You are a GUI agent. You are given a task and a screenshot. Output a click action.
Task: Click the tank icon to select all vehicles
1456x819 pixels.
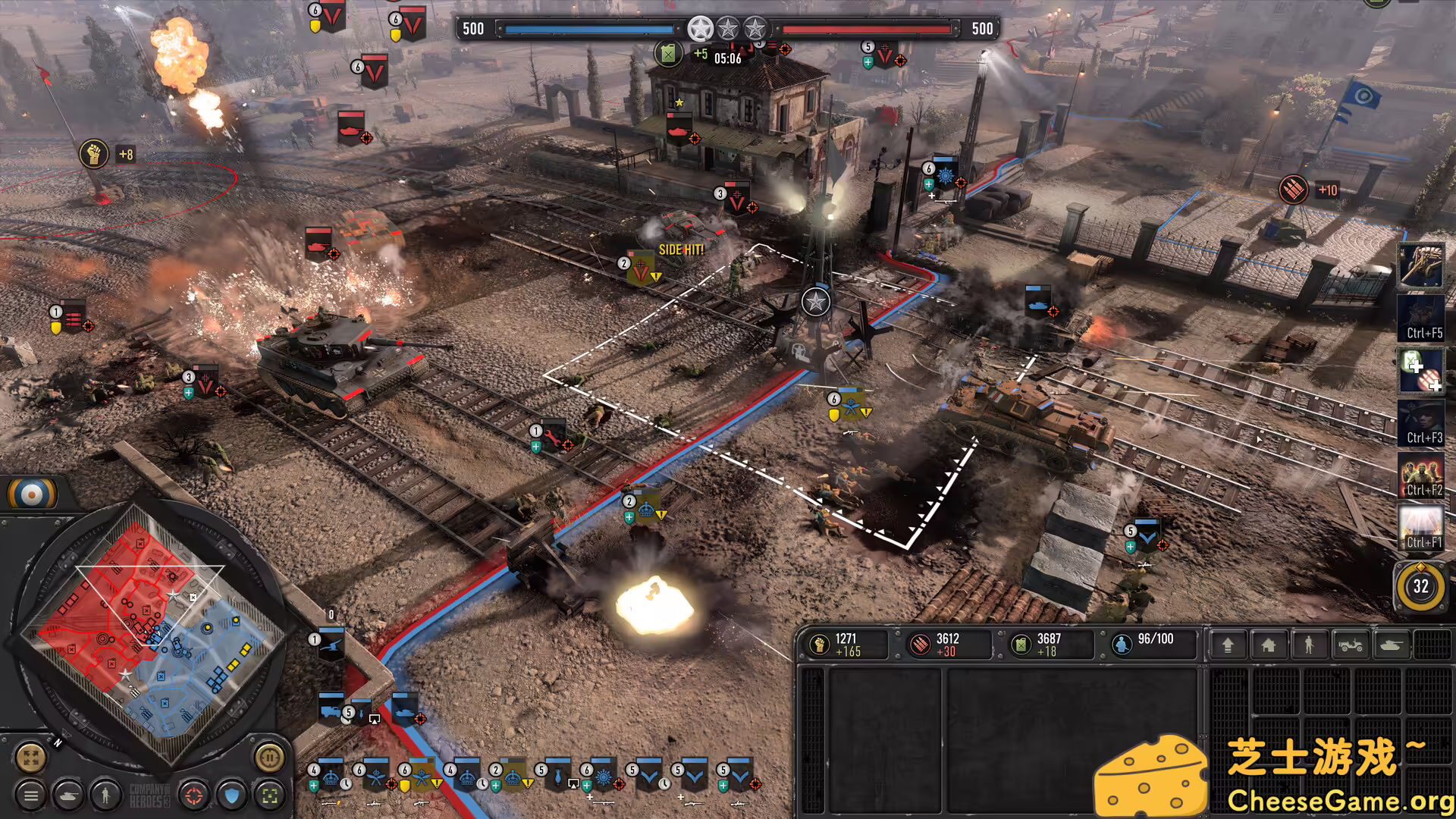point(68,797)
